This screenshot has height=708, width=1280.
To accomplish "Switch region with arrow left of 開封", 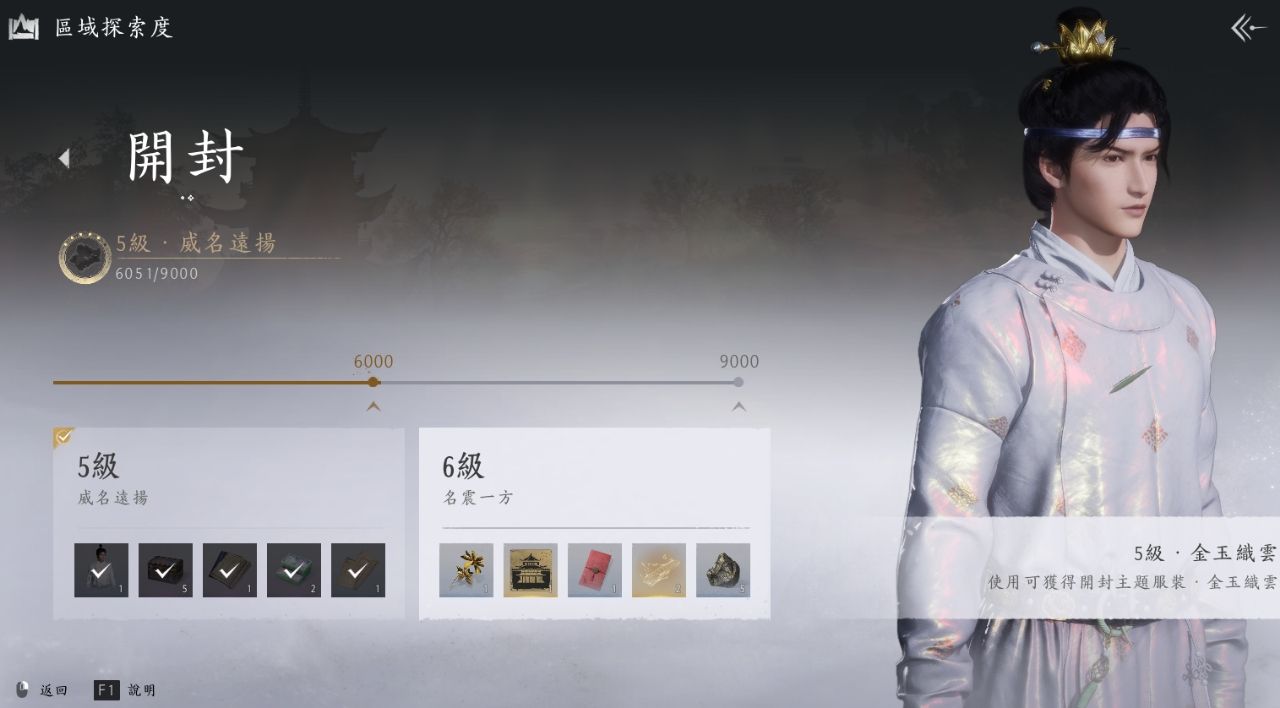I will (64, 158).
